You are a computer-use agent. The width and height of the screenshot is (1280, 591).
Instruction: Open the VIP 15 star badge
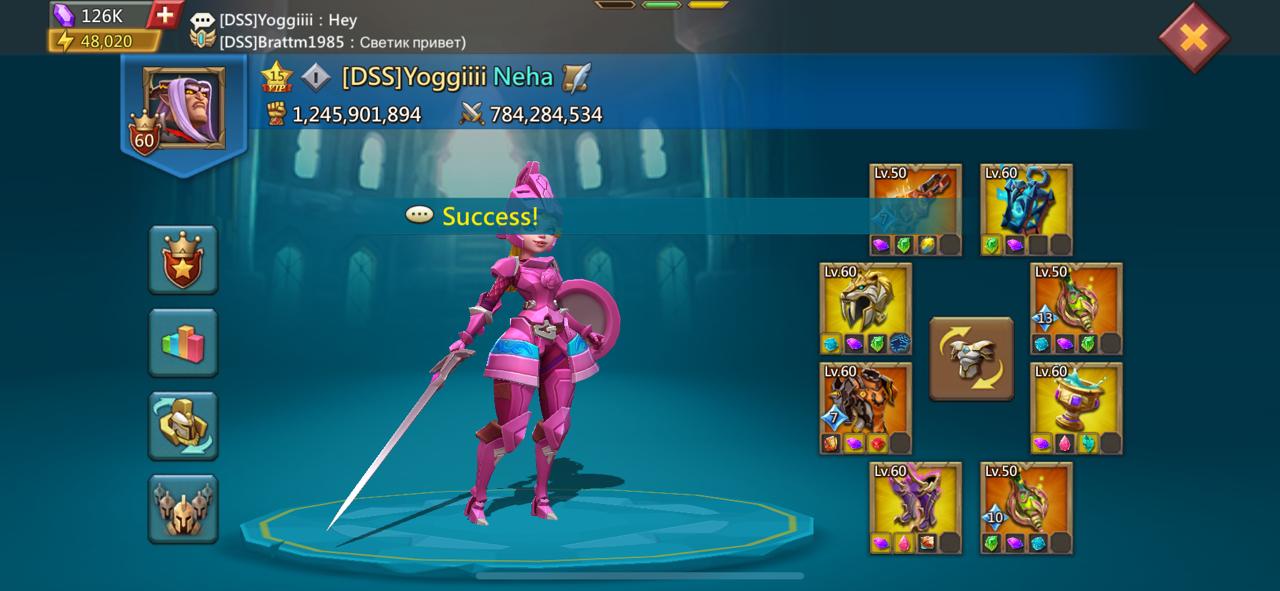click(275, 76)
